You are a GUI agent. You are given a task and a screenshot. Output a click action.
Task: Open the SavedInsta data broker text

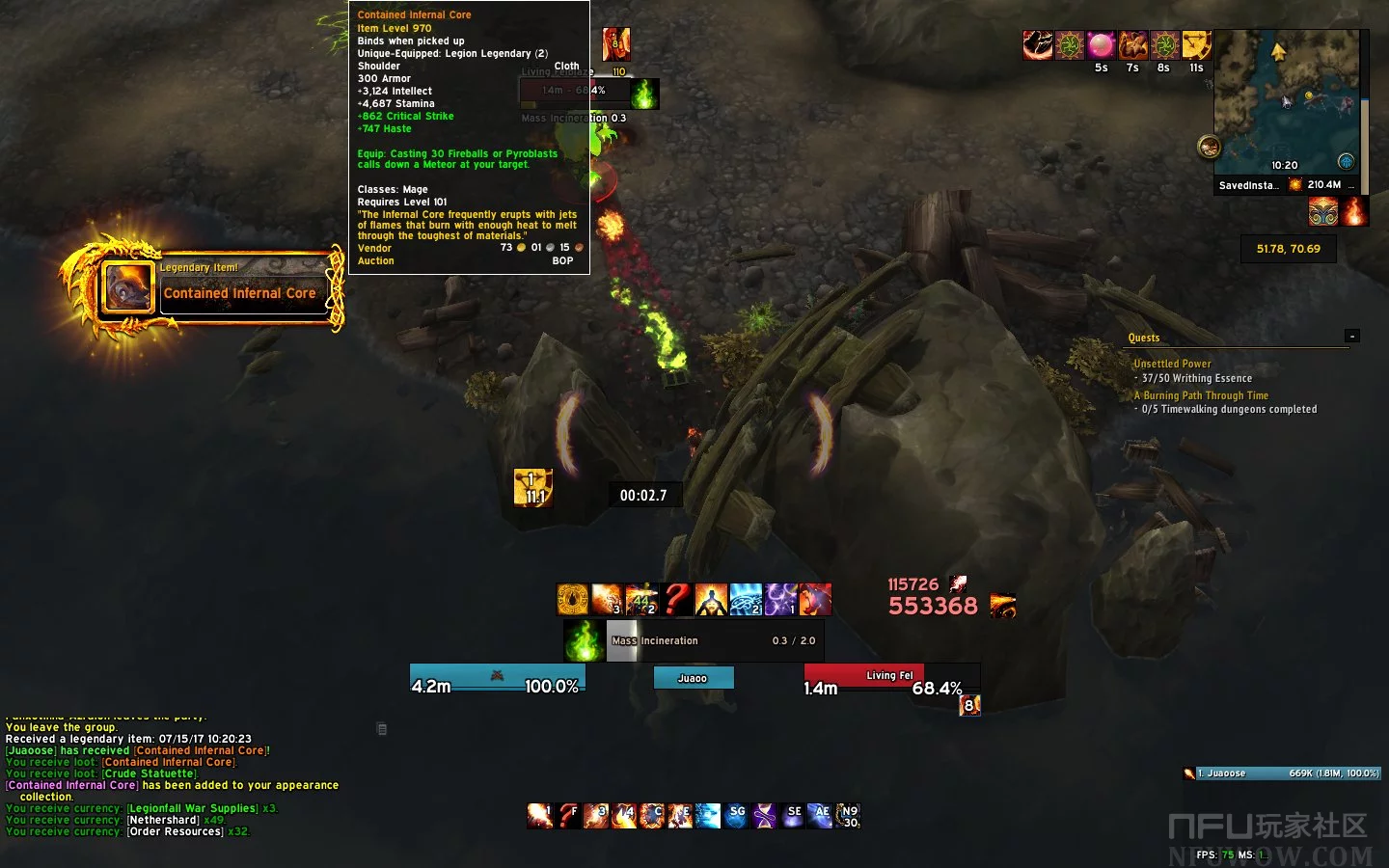point(1248,185)
